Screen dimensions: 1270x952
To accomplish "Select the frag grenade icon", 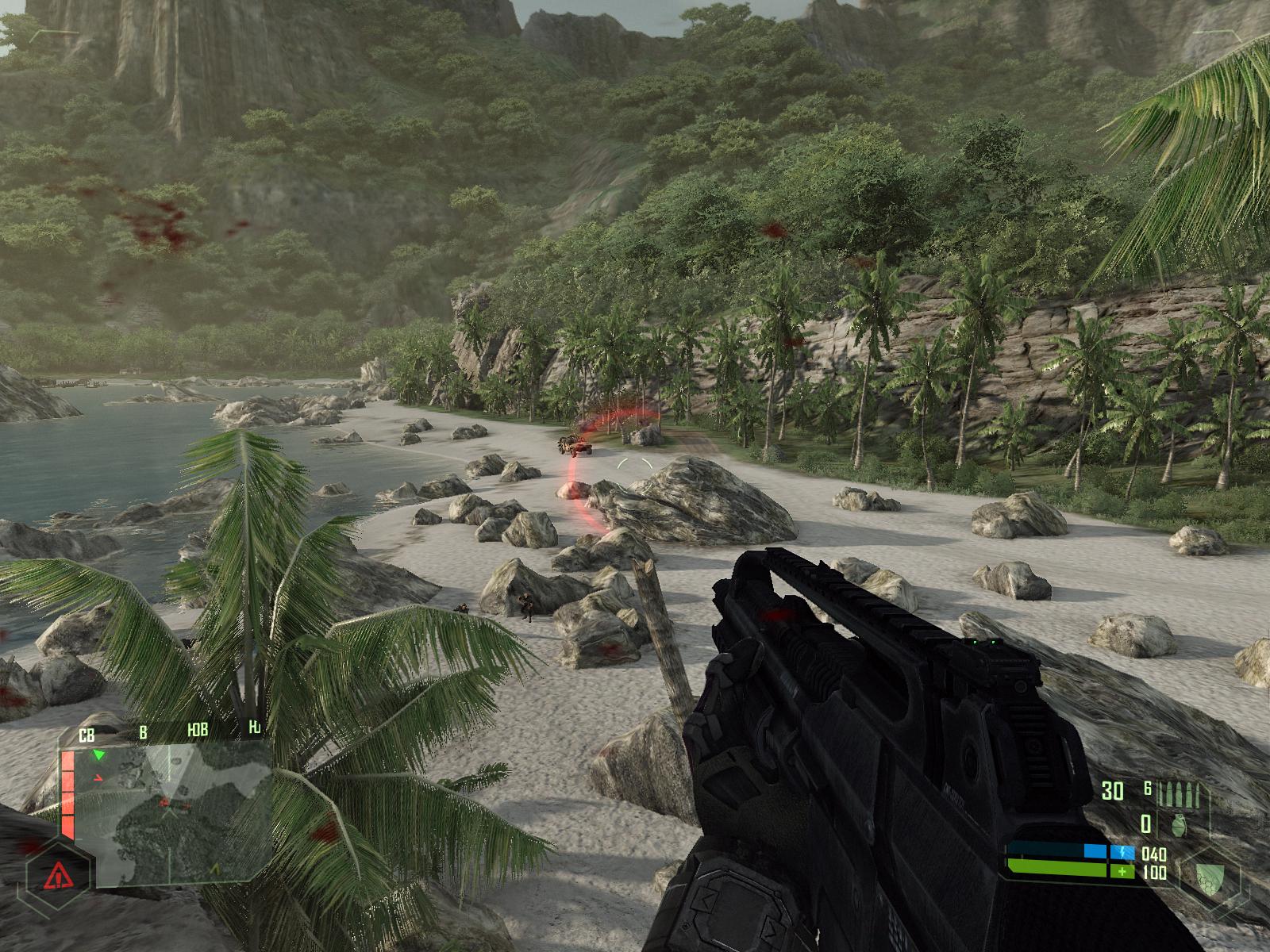I will [x=1179, y=825].
